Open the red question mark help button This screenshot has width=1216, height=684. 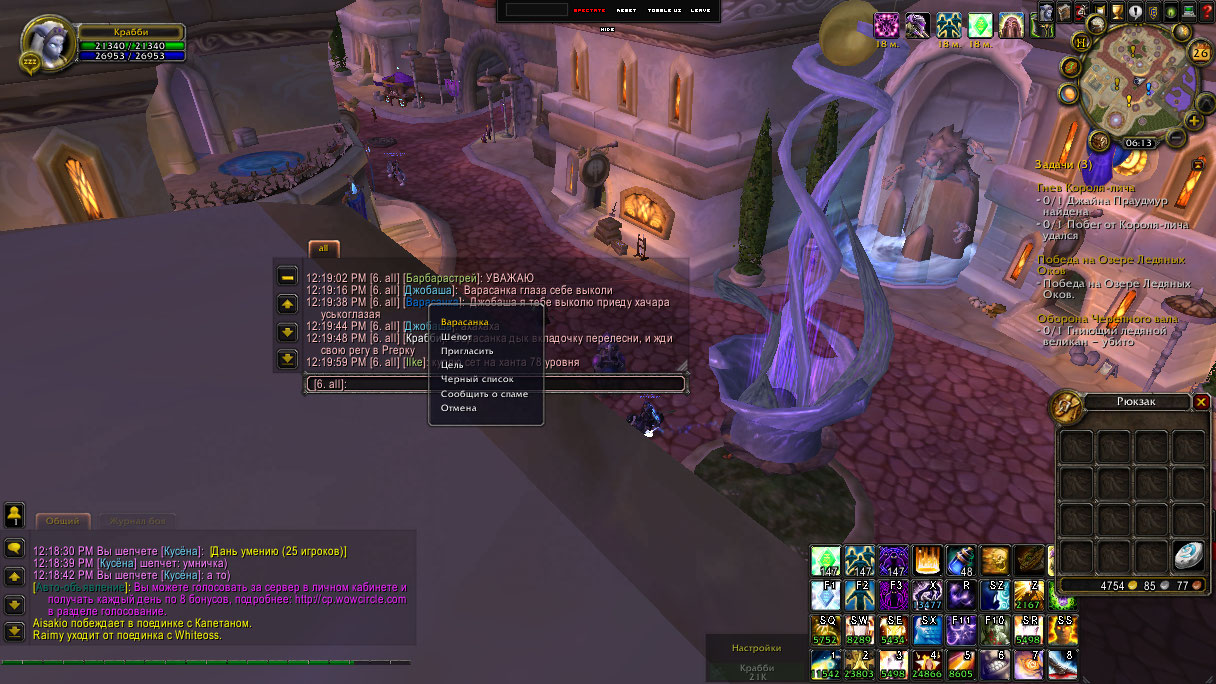[x=1205, y=12]
